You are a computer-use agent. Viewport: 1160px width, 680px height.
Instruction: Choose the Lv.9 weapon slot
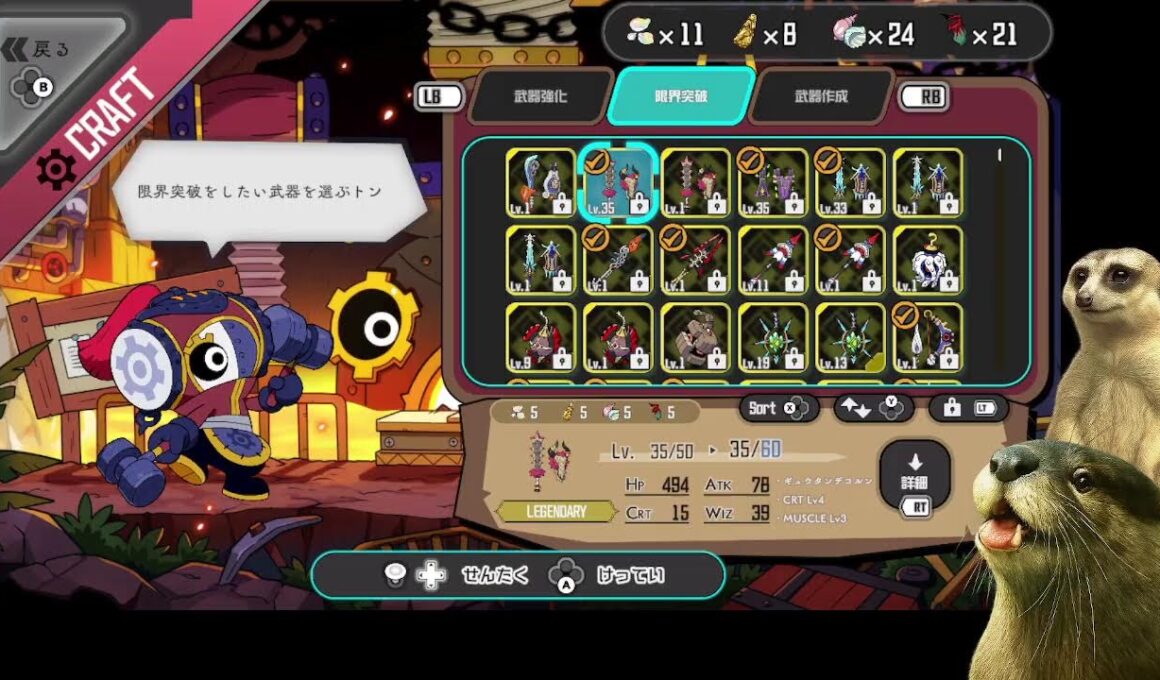pyautogui.click(x=541, y=337)
